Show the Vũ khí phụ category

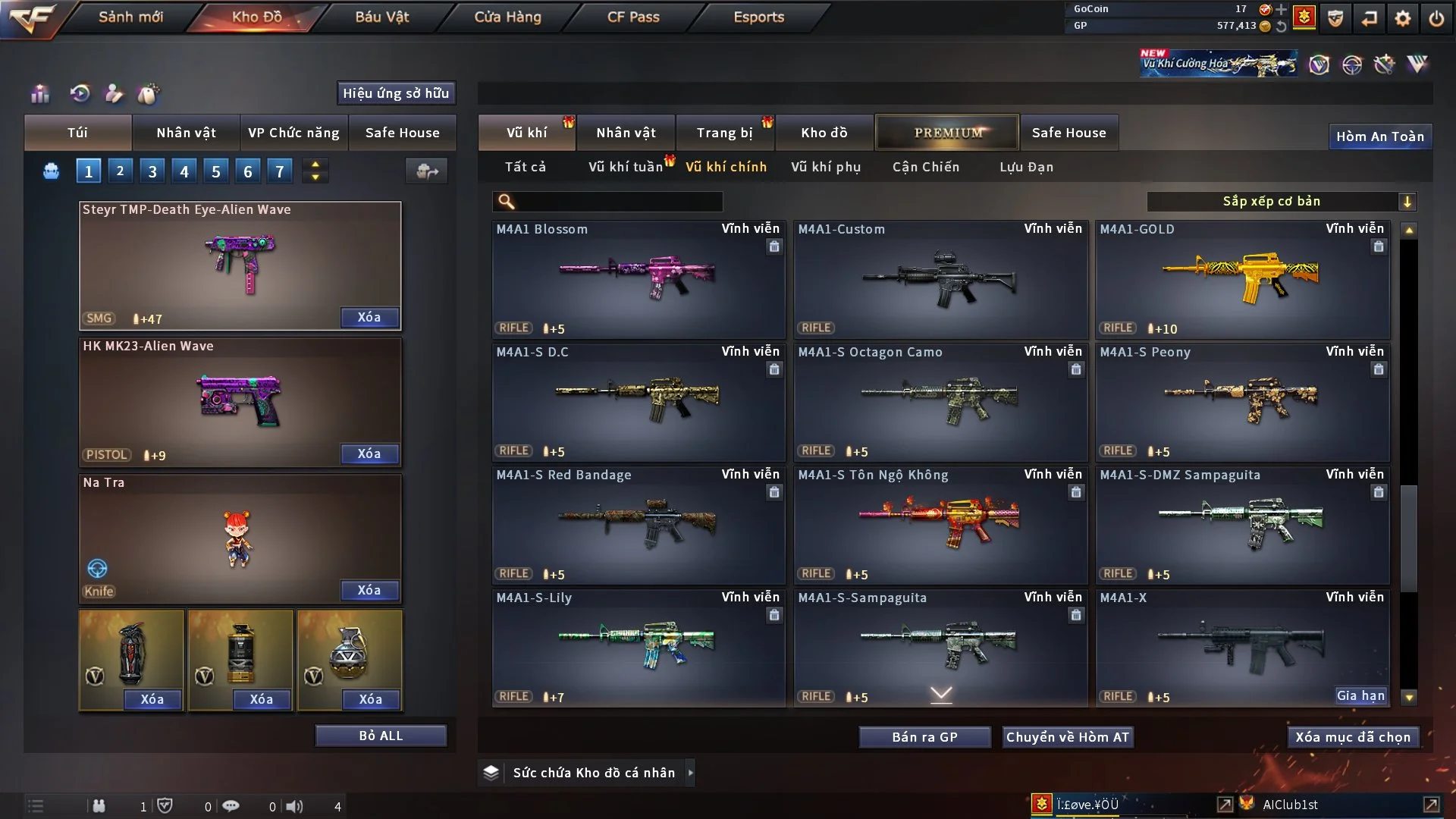(825, 167)
